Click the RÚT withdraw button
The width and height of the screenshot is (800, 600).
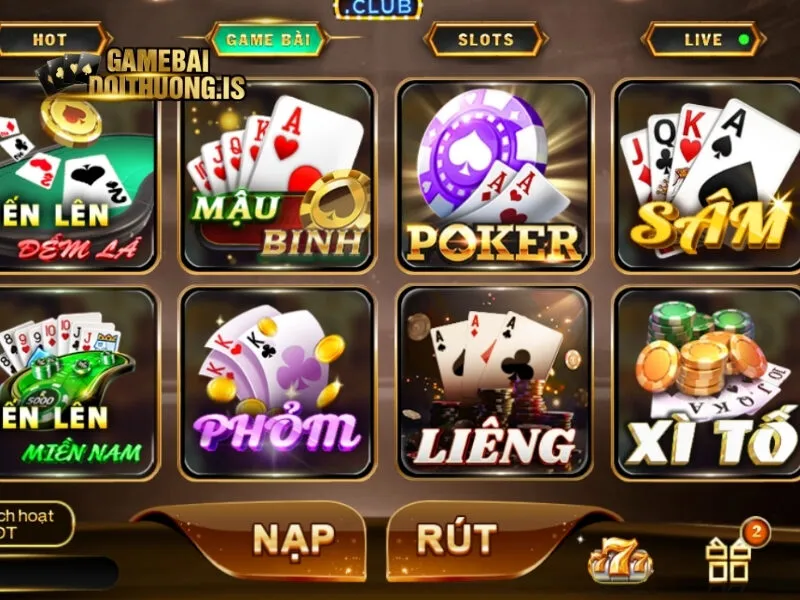pos(457,540)
